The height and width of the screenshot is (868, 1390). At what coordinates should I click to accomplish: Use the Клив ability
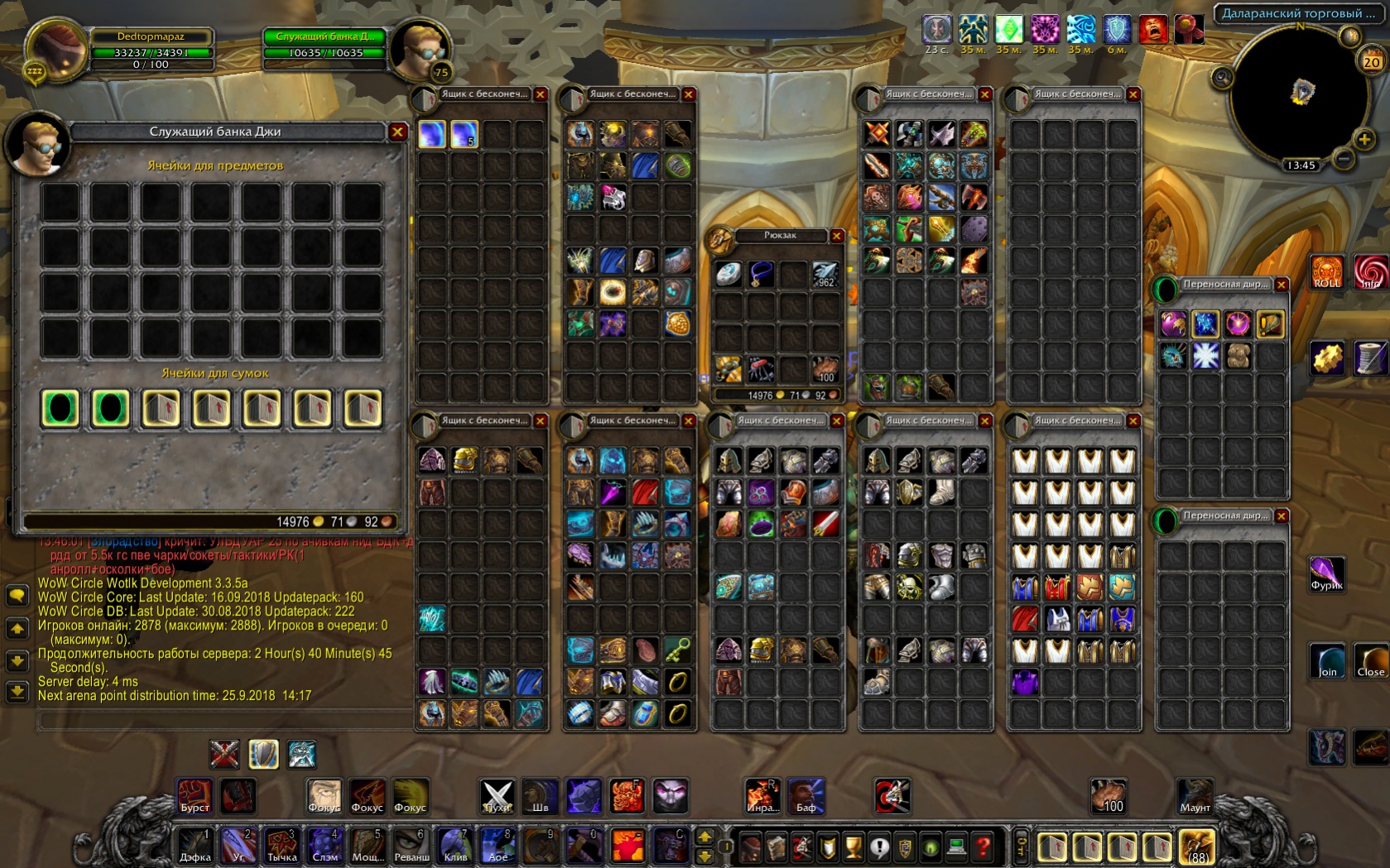pyautogui.click(x=455, y=846)
